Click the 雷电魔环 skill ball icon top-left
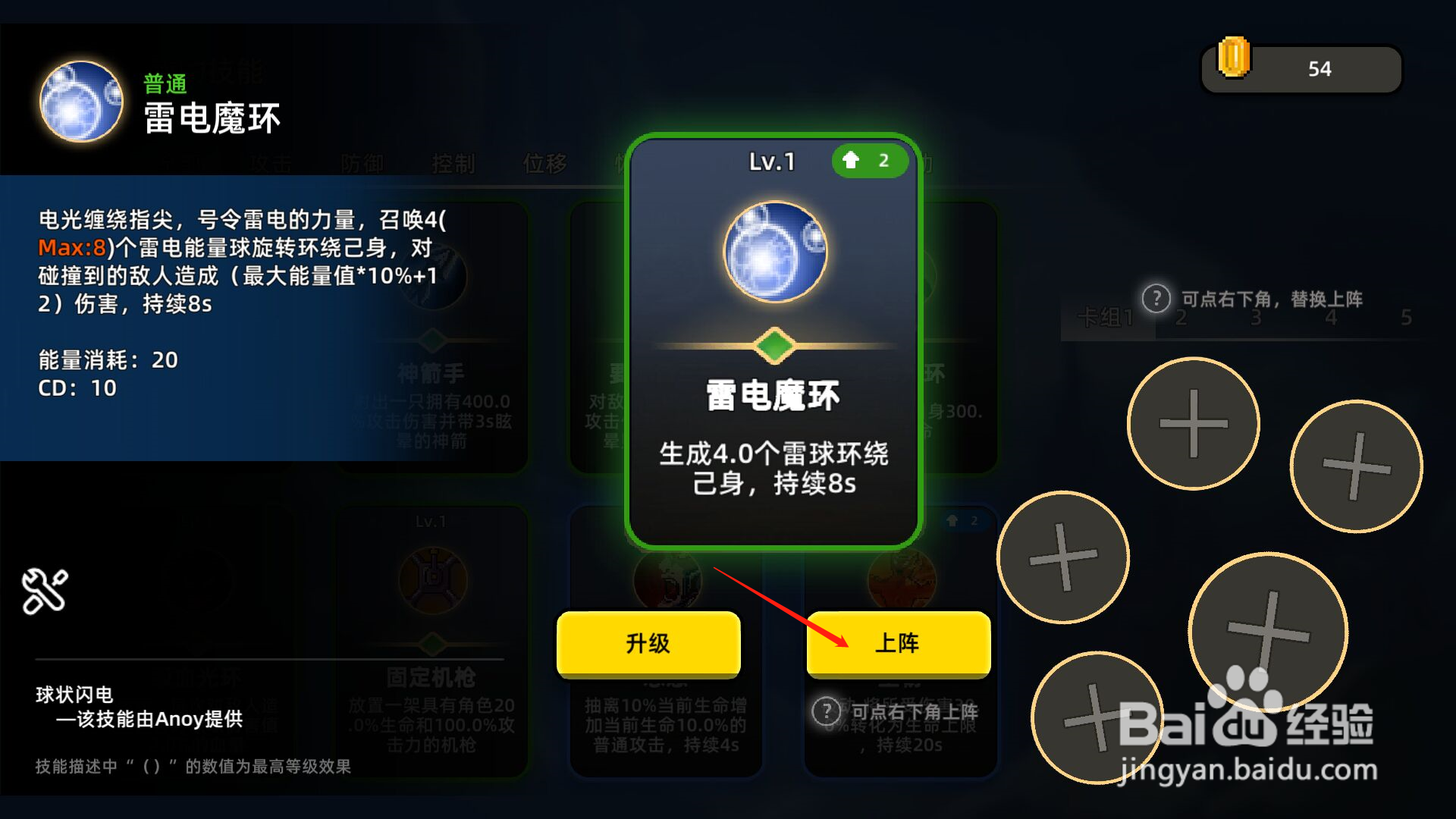1456x819 pixels. pyautogui.click(x=80, y=101)
